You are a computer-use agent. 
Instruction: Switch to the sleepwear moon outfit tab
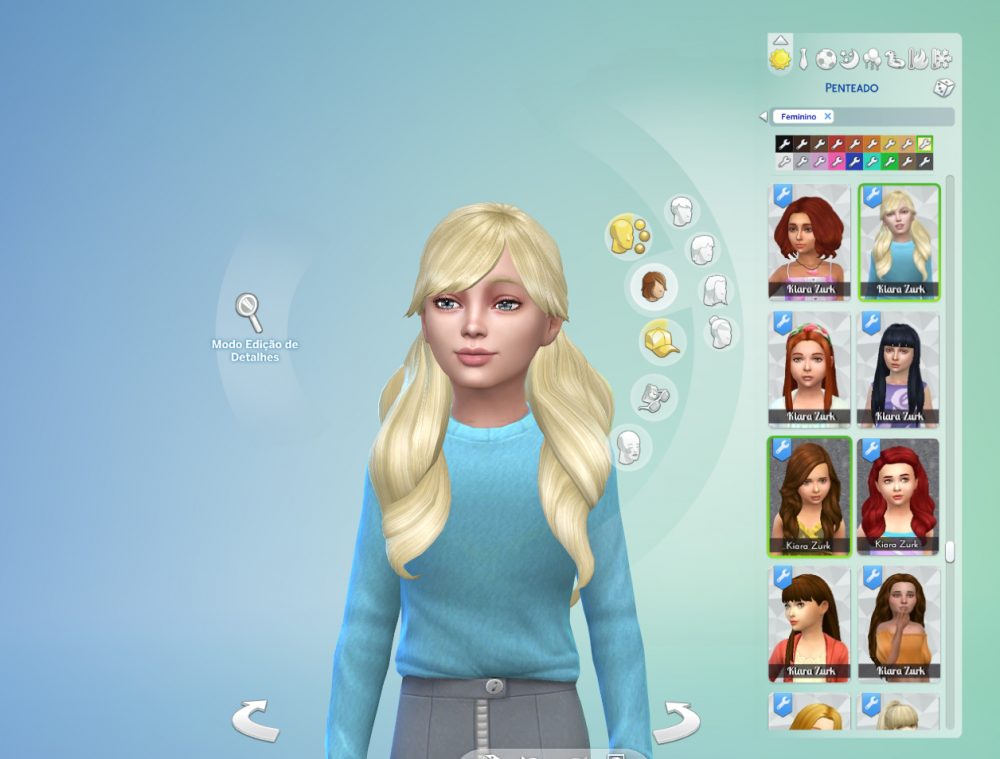(848, 59)
